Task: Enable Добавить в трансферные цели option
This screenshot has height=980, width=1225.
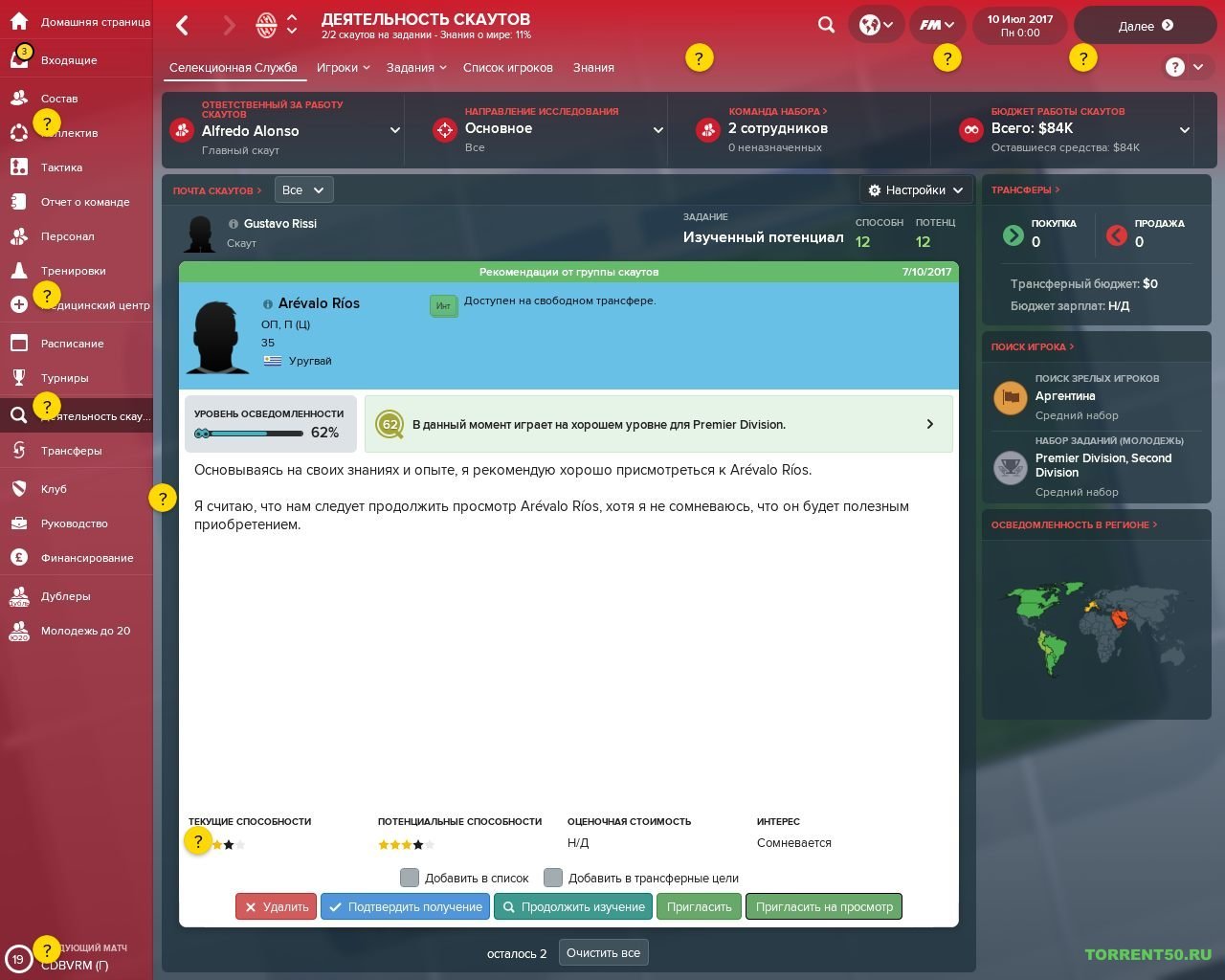Action: pos(552,877)
